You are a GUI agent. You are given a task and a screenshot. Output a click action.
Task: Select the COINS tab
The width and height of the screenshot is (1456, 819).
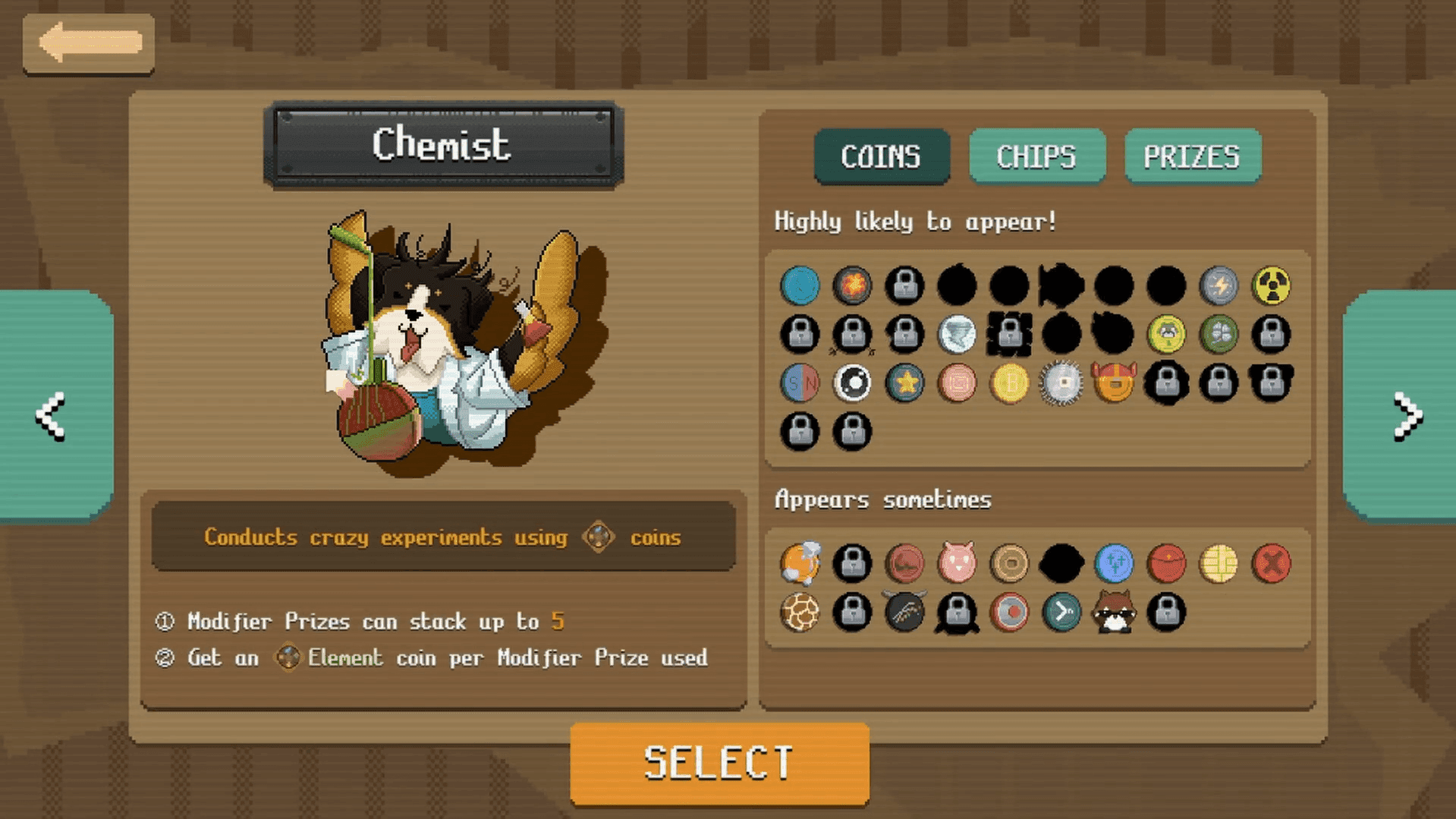point(881,156)
